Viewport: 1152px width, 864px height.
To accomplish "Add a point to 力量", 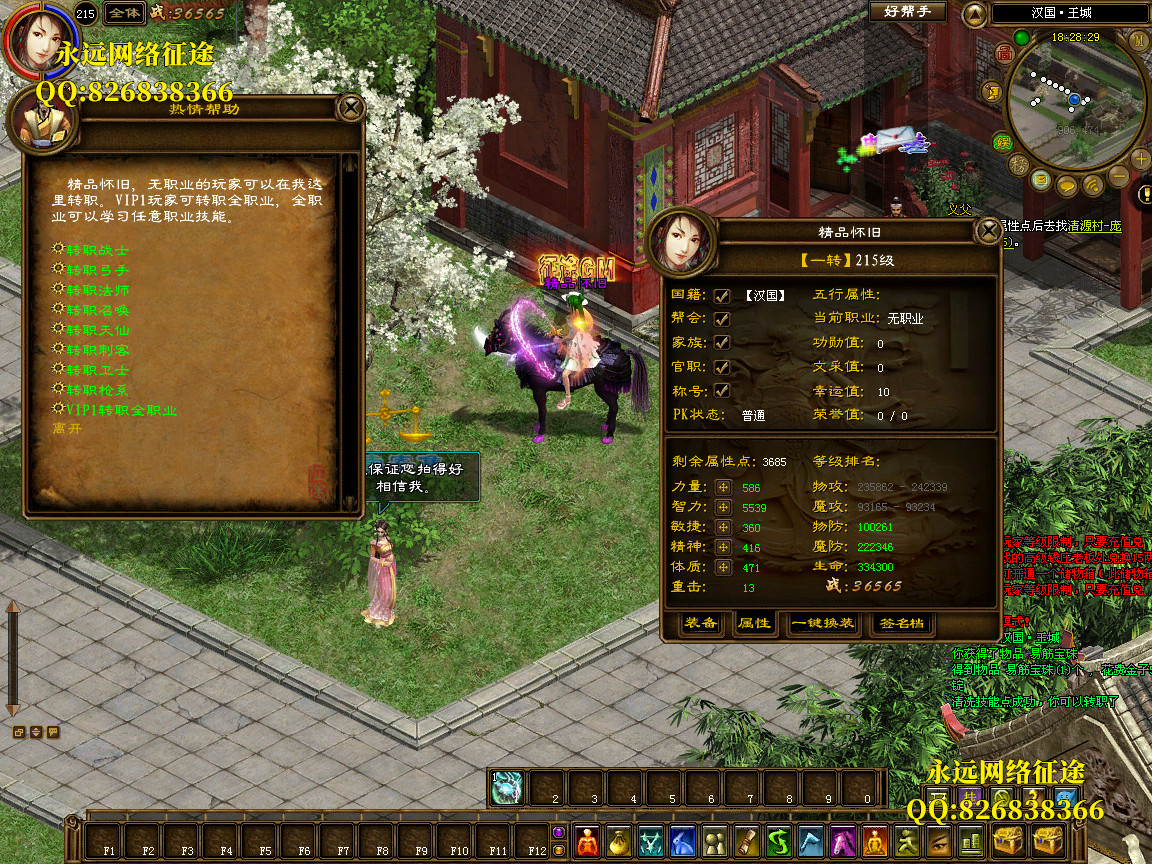I will [723, 487].
